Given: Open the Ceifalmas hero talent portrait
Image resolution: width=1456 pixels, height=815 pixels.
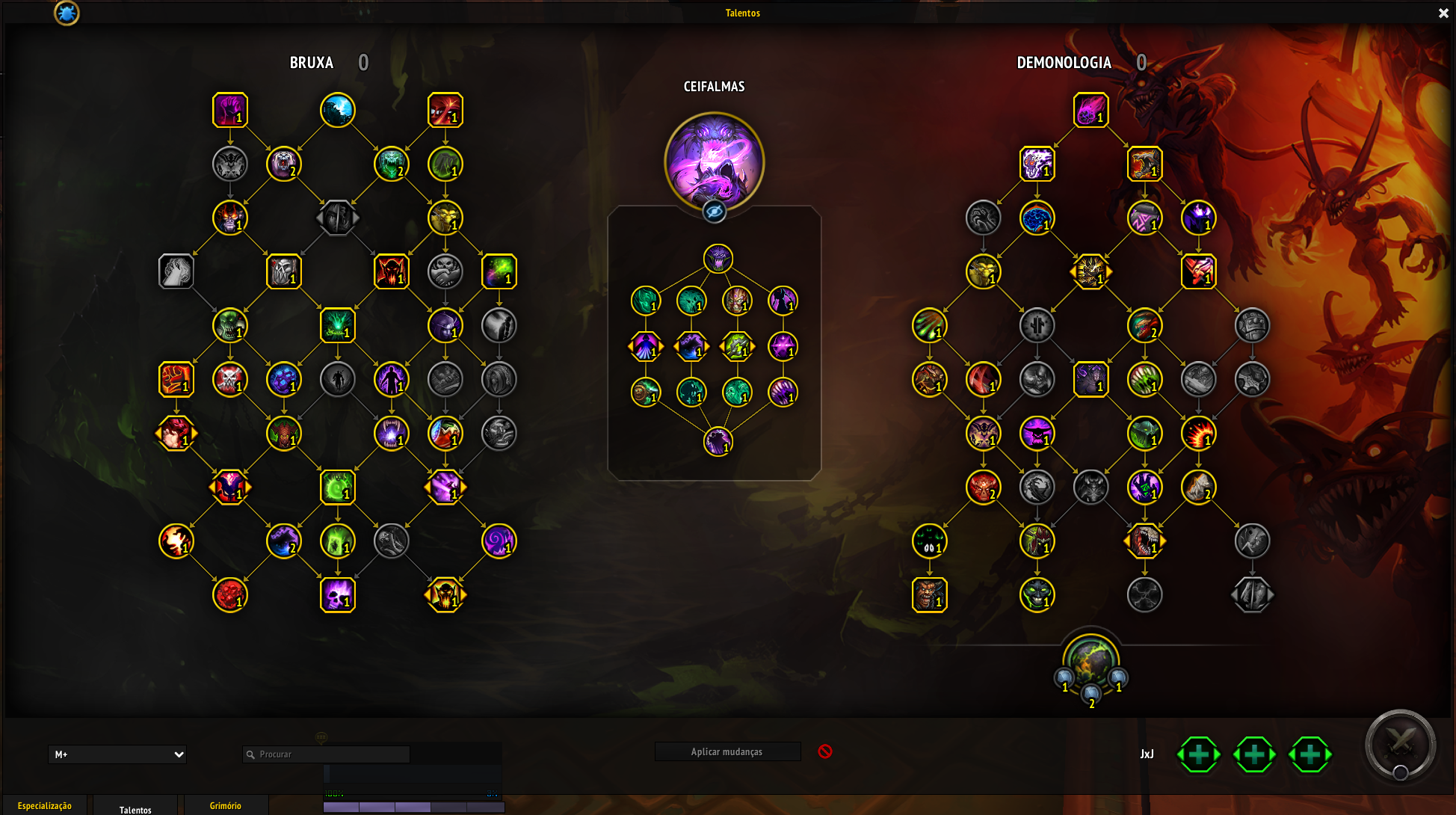Looking at the screenshot, I should 714,161.
